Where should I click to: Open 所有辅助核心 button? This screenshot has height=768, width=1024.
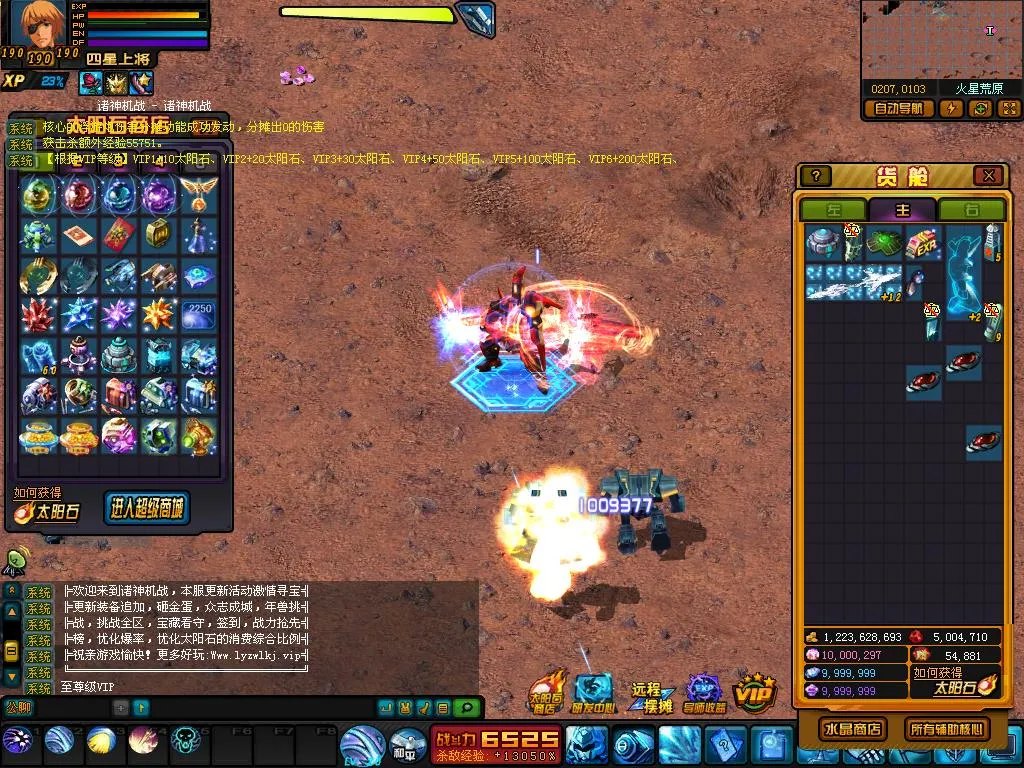coord(946,728)
